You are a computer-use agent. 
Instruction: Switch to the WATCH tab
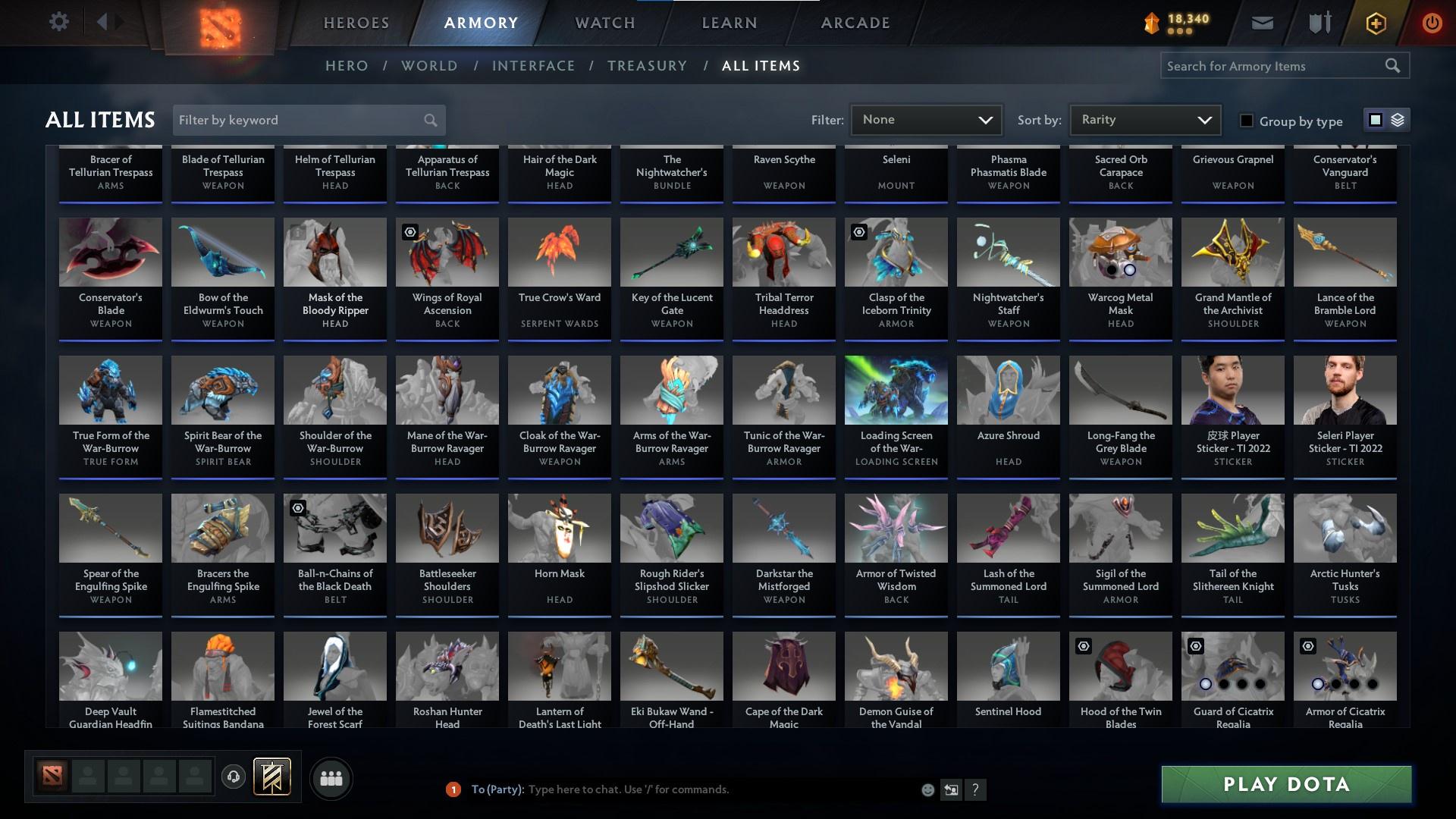point(604,23)
